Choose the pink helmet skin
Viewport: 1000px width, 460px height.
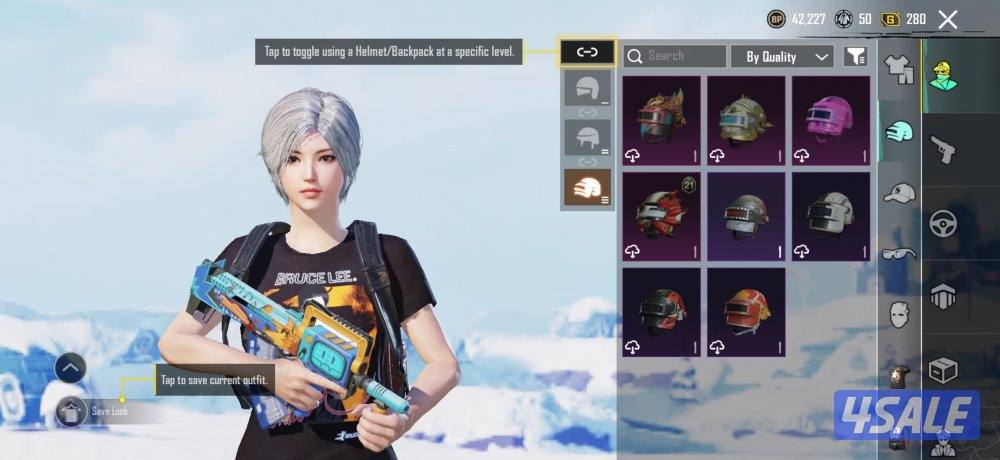click(x=830, y=120)
